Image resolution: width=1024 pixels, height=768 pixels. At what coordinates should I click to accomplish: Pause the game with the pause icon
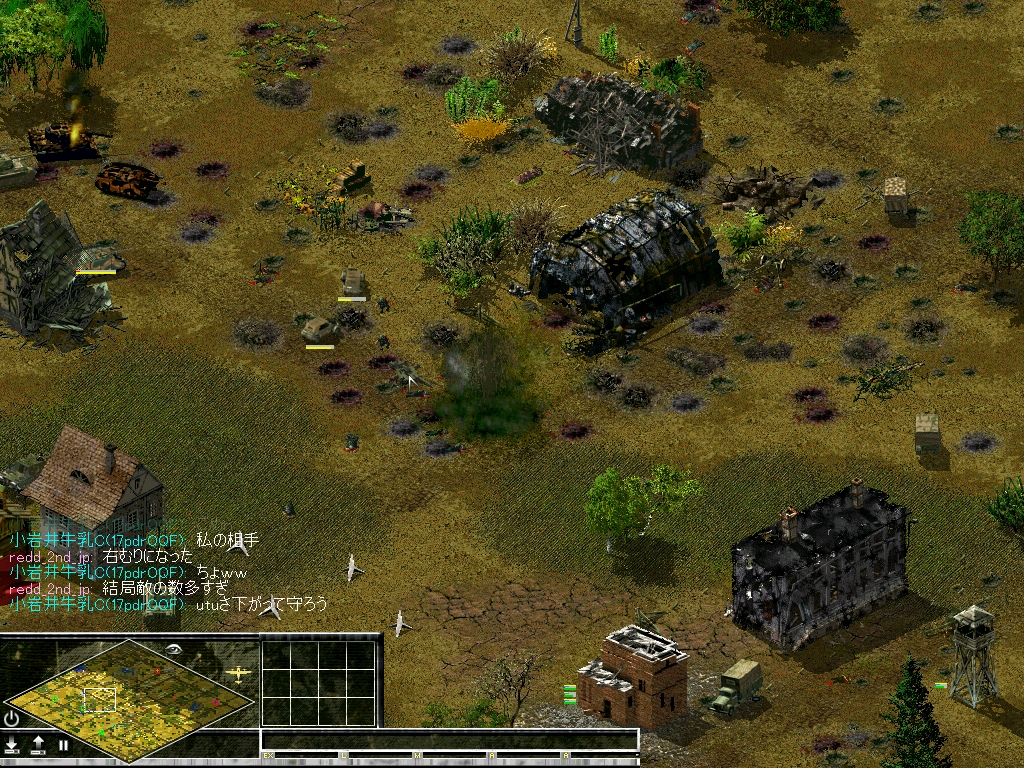63,745
